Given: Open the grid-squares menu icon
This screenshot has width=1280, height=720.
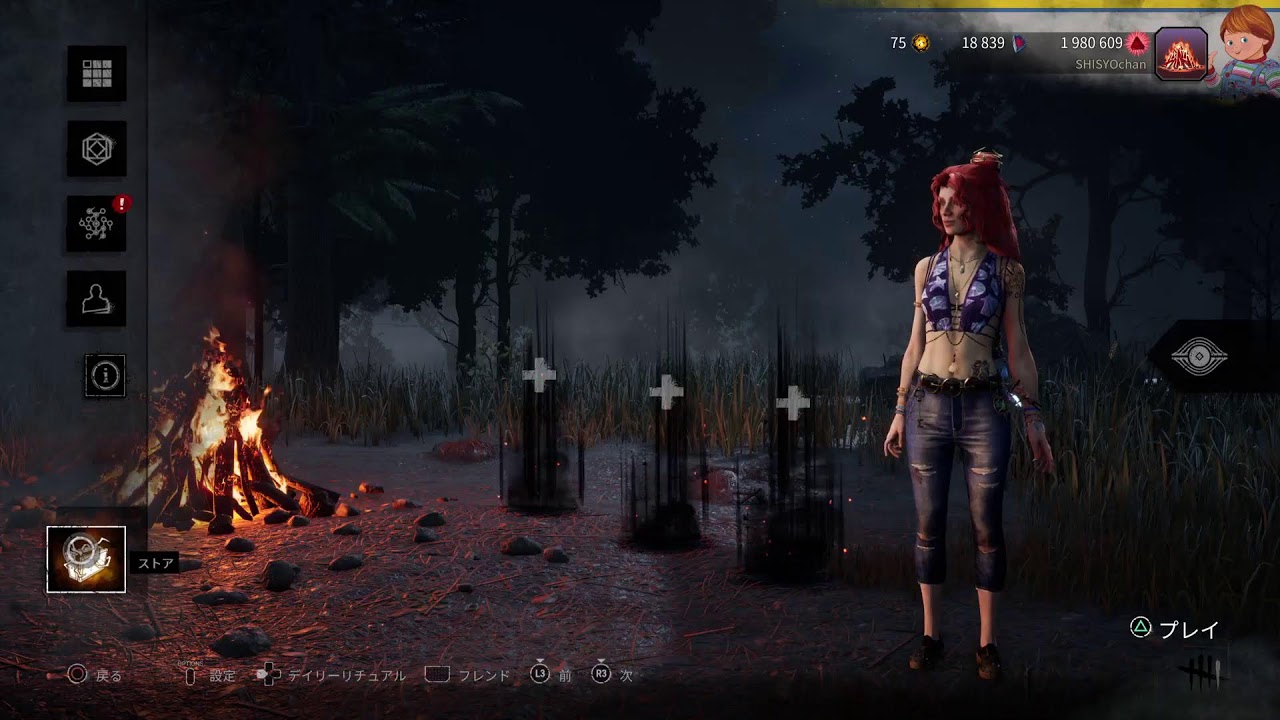Looking at the screenshot, I should tap(97, 73).
